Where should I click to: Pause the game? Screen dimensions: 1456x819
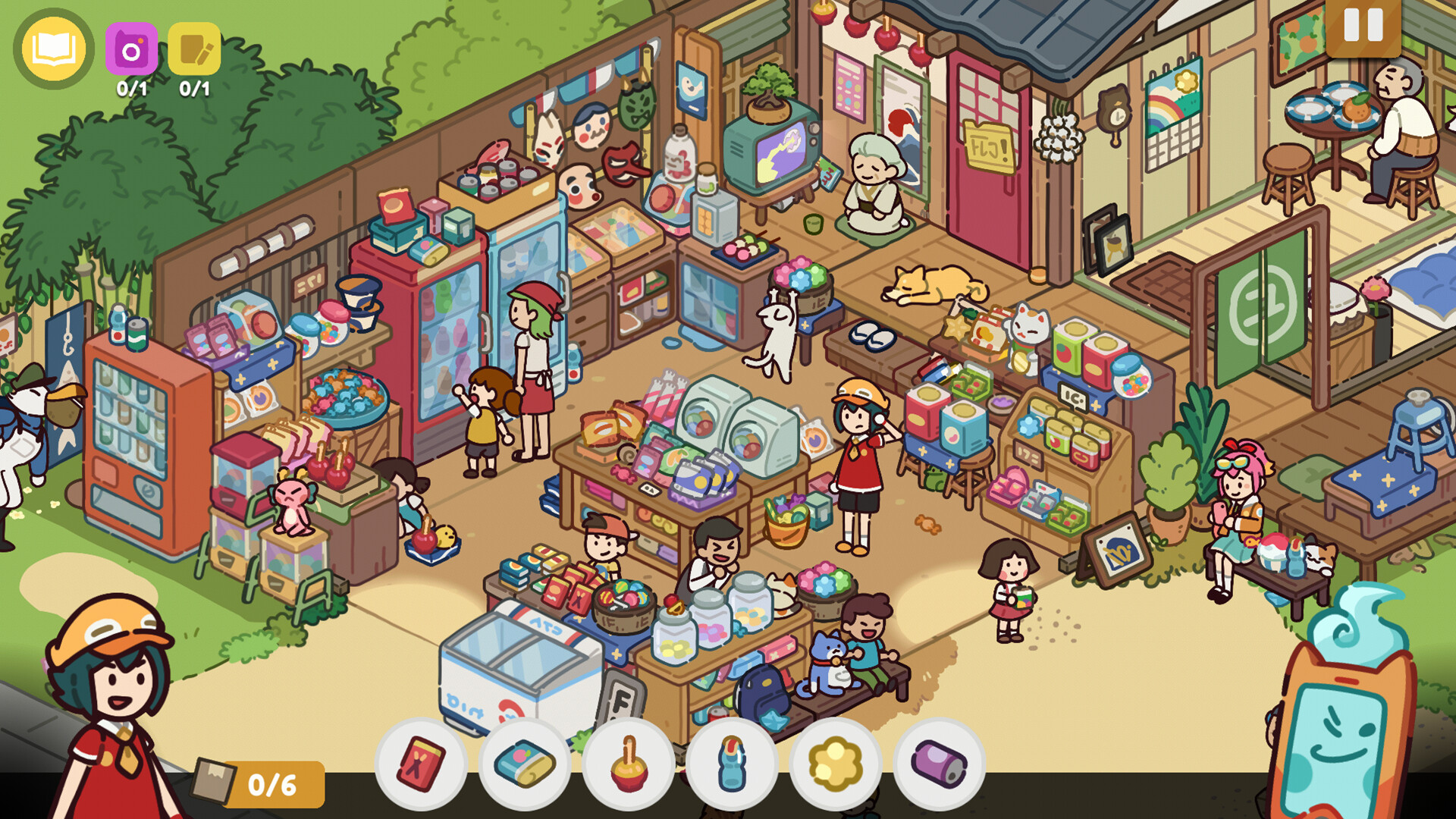coord(1362,29)
